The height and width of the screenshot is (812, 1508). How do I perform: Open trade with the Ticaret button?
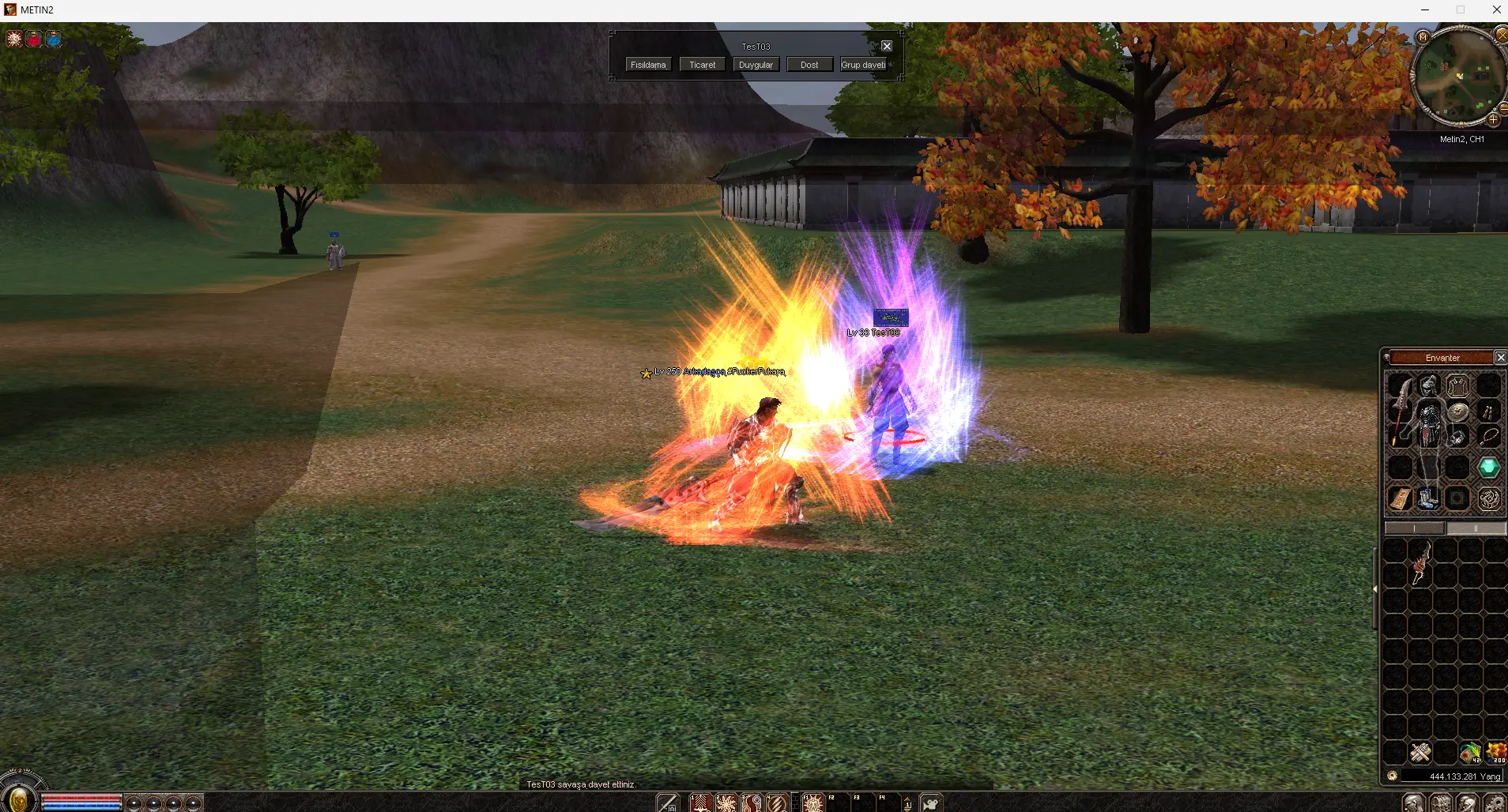click(x=702, y=65)
